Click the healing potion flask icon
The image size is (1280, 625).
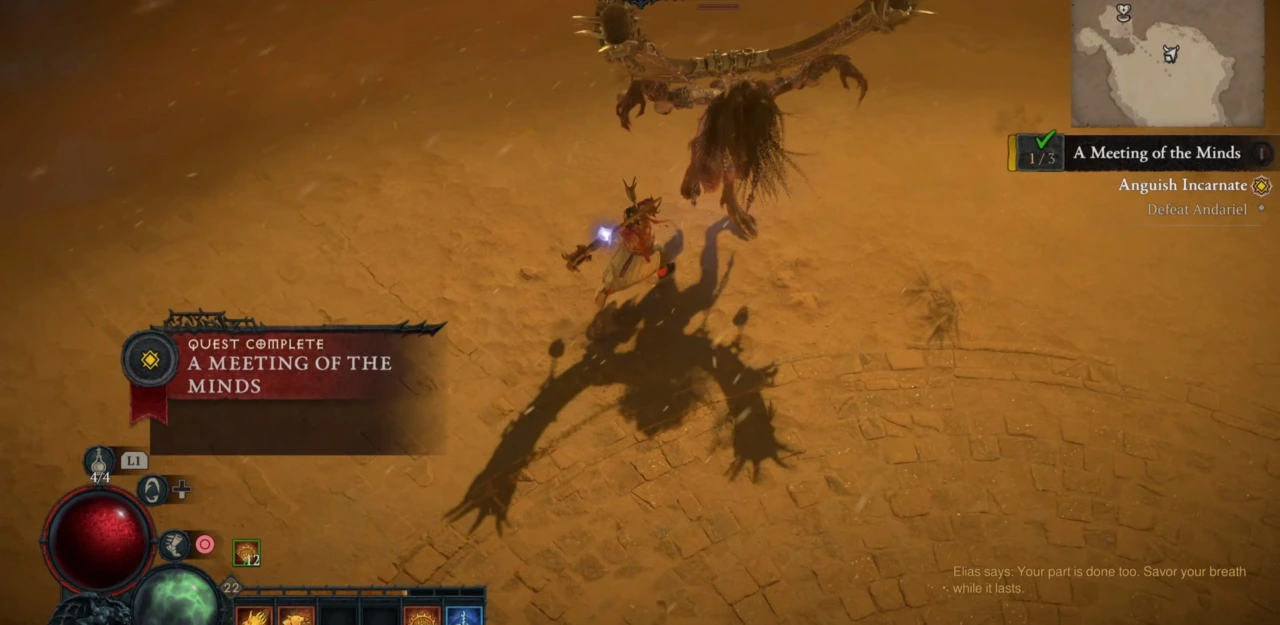tap(99, 461)
